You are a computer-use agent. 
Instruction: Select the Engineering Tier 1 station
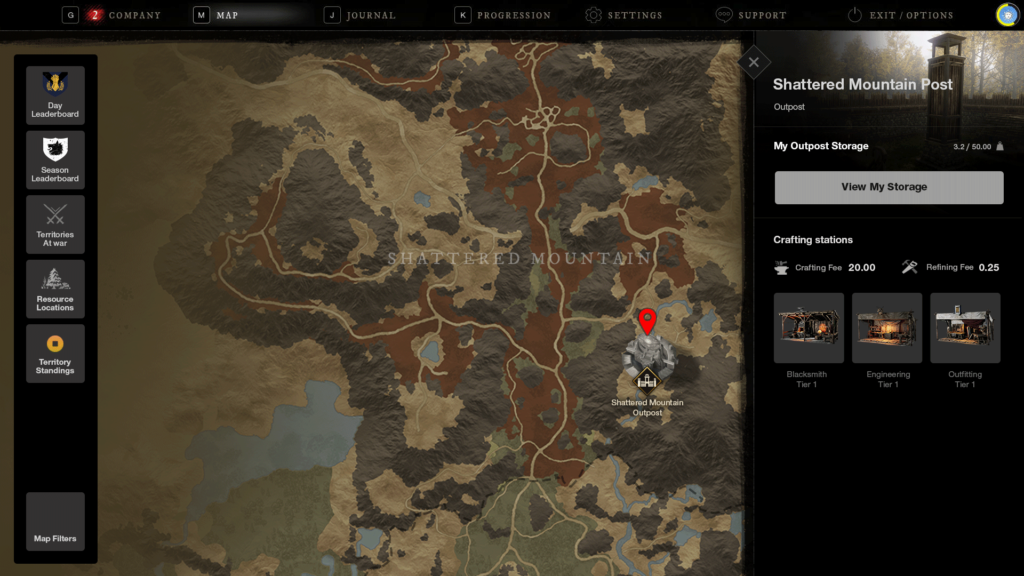click(x=887, y=328)
